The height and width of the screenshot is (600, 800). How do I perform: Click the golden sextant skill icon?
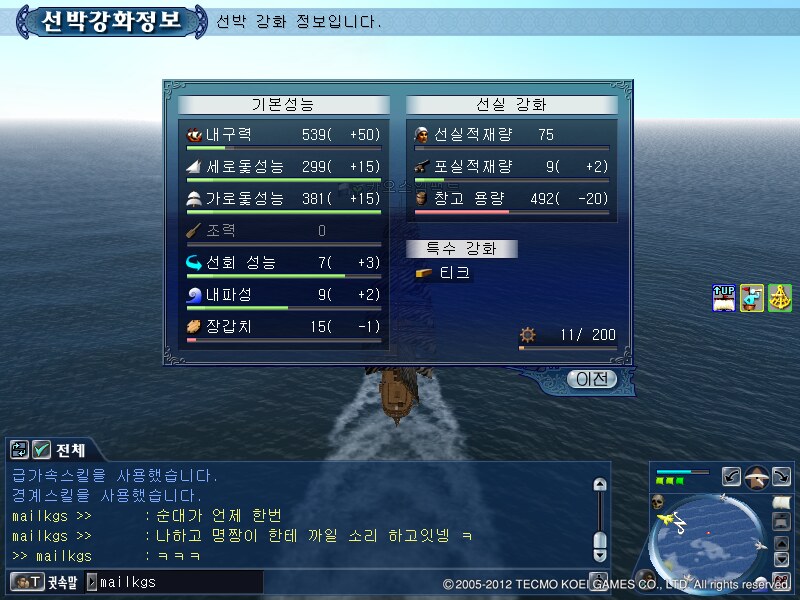(x=780, y=297)
